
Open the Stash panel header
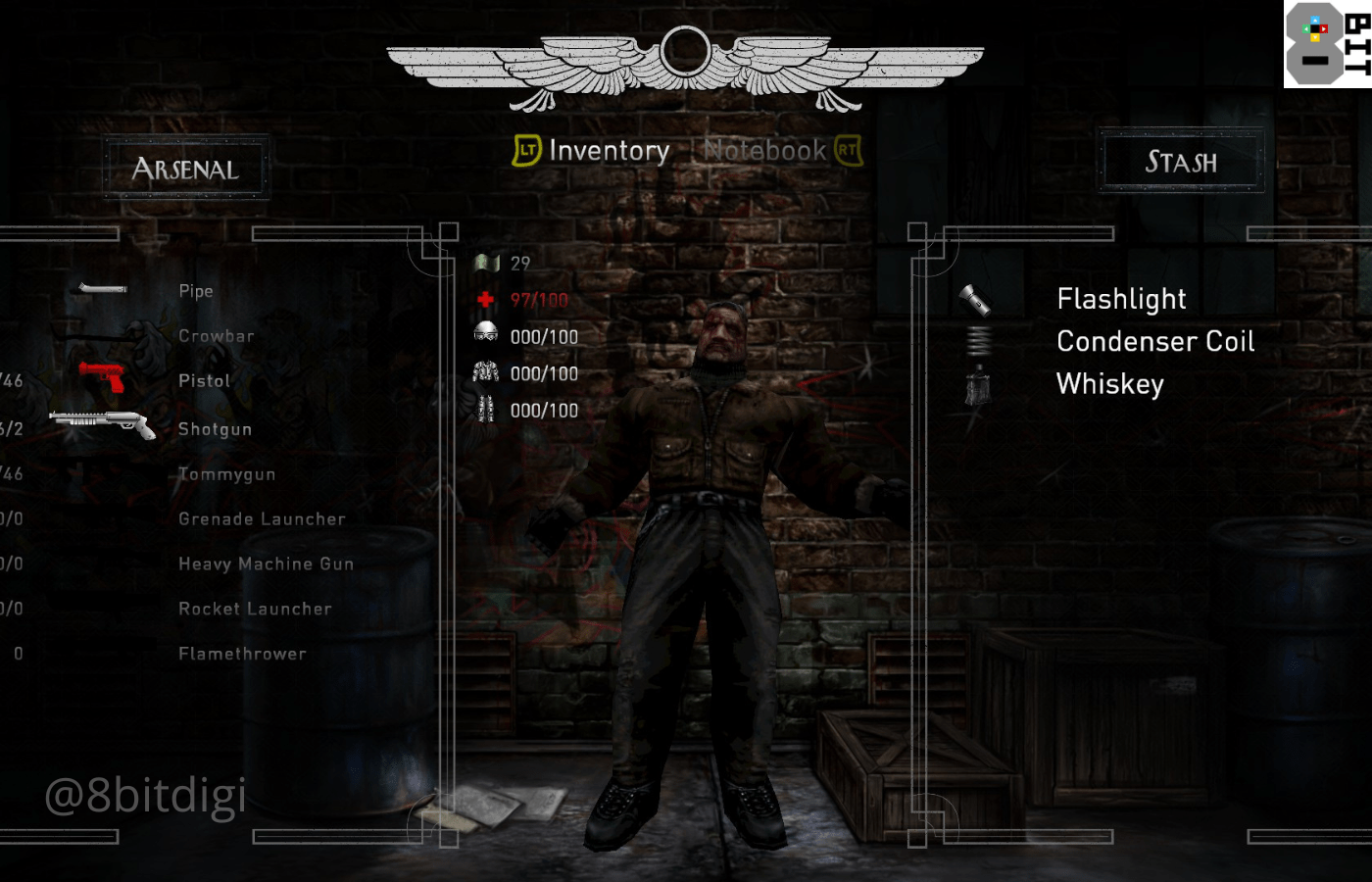click(1181, 162)
